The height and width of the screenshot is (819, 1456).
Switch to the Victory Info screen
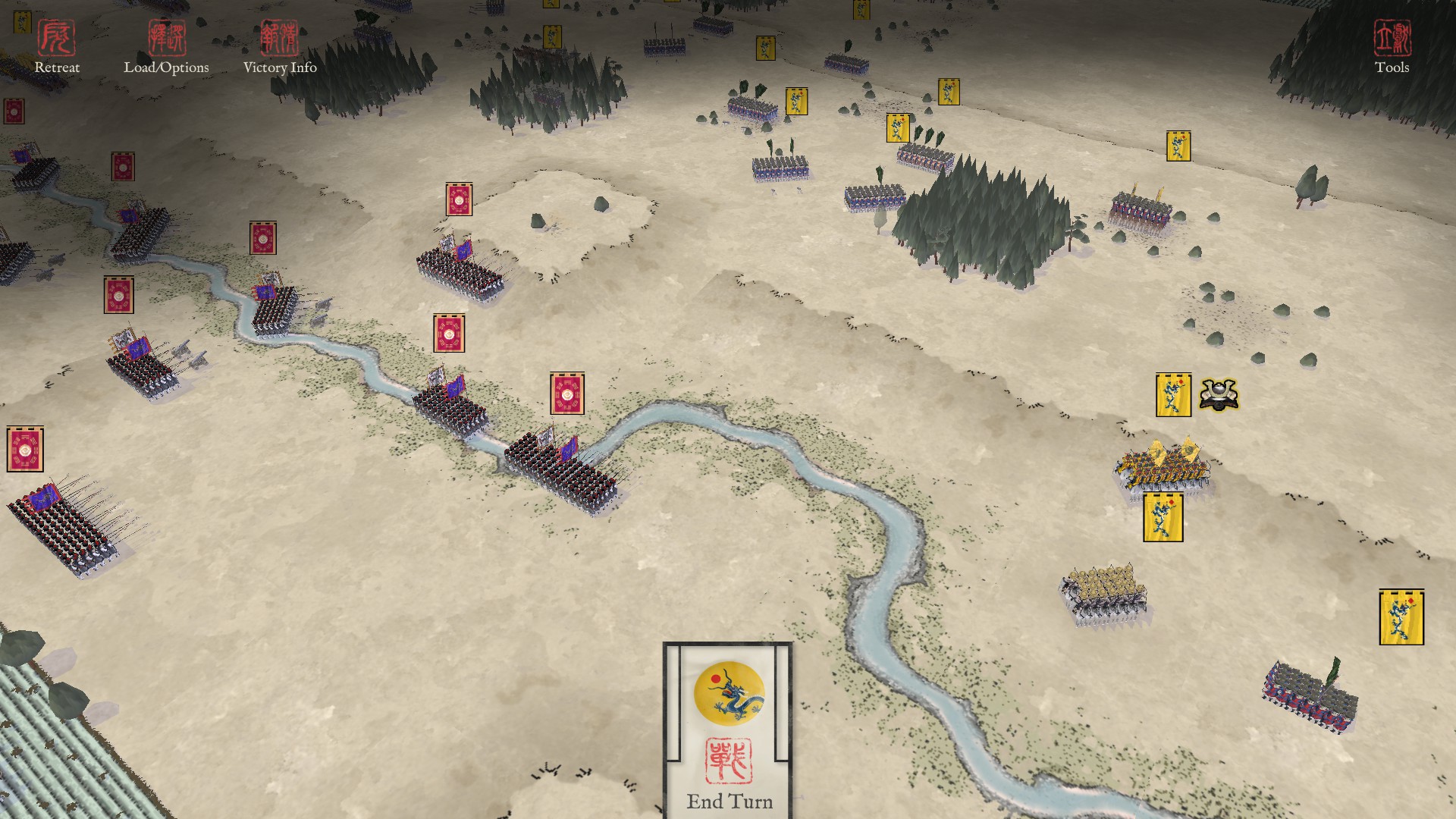pos(281,68)
